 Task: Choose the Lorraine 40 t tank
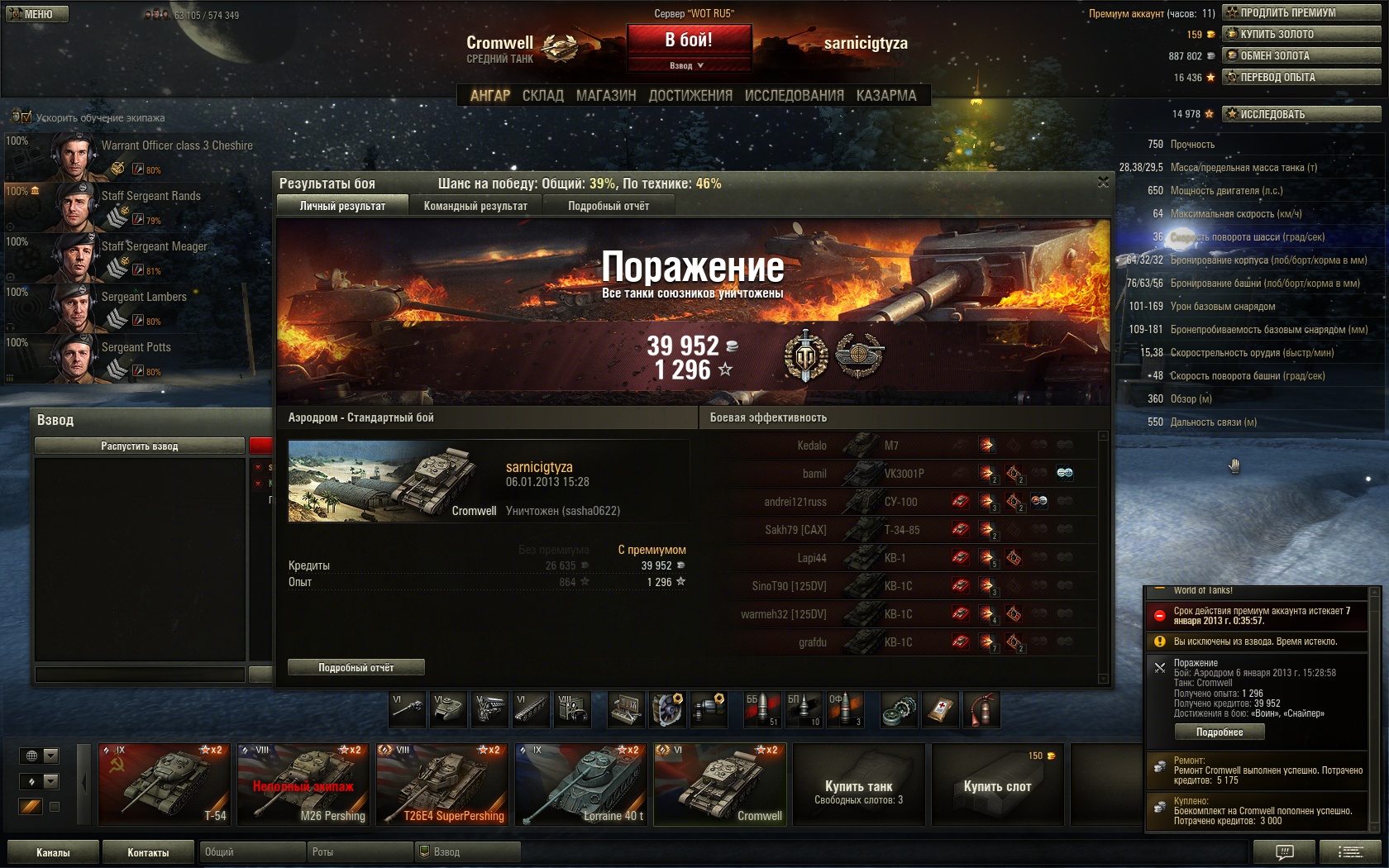tap(580, 784)
